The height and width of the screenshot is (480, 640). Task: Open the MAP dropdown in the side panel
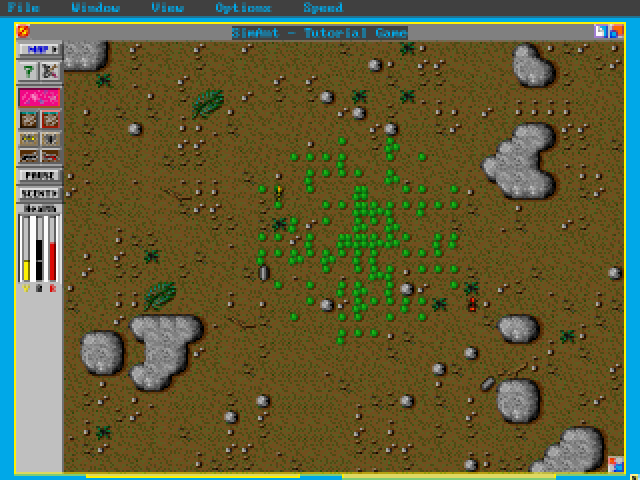pos(39,49)
